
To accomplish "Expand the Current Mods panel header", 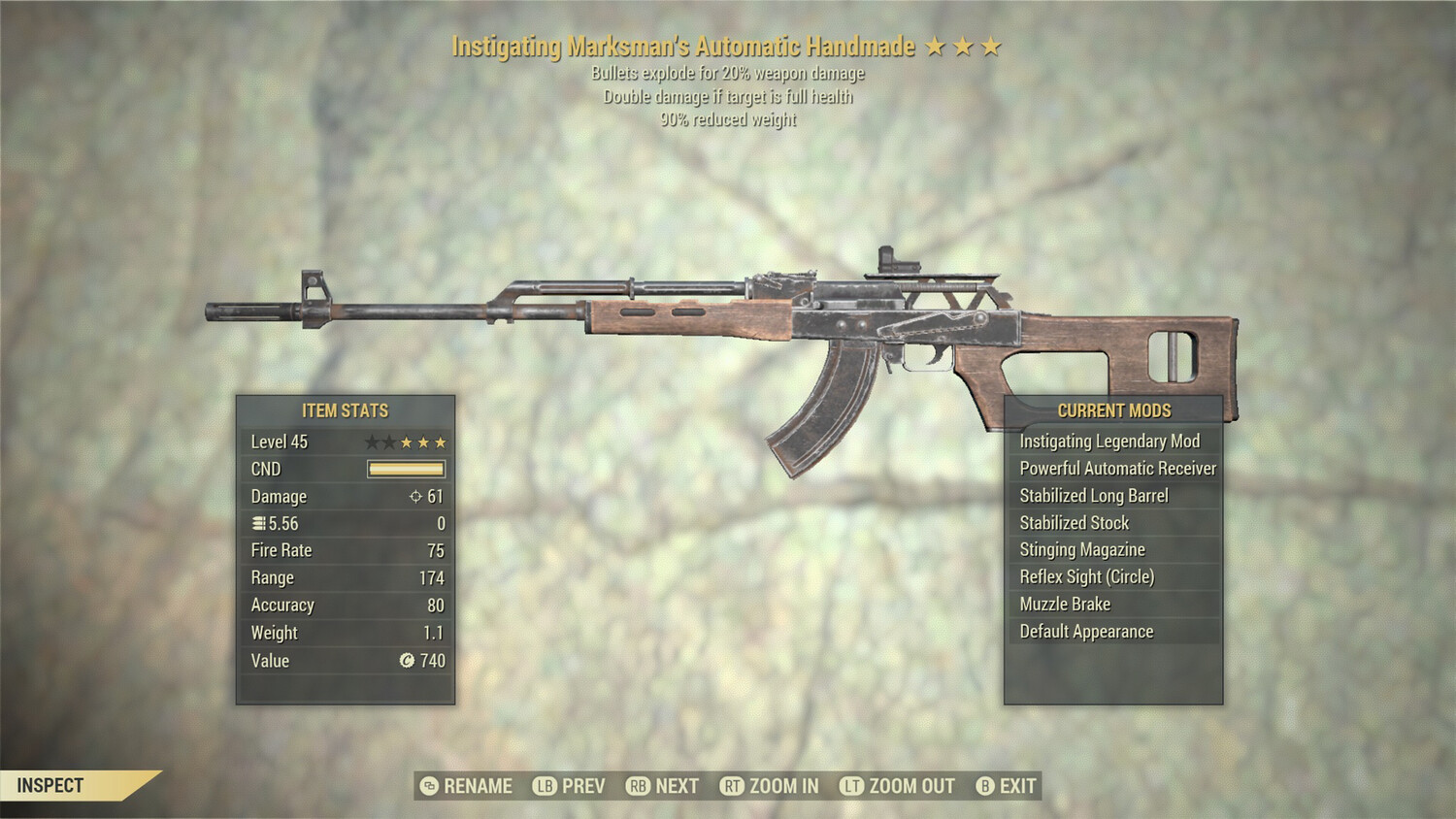I will (1112, 410).
